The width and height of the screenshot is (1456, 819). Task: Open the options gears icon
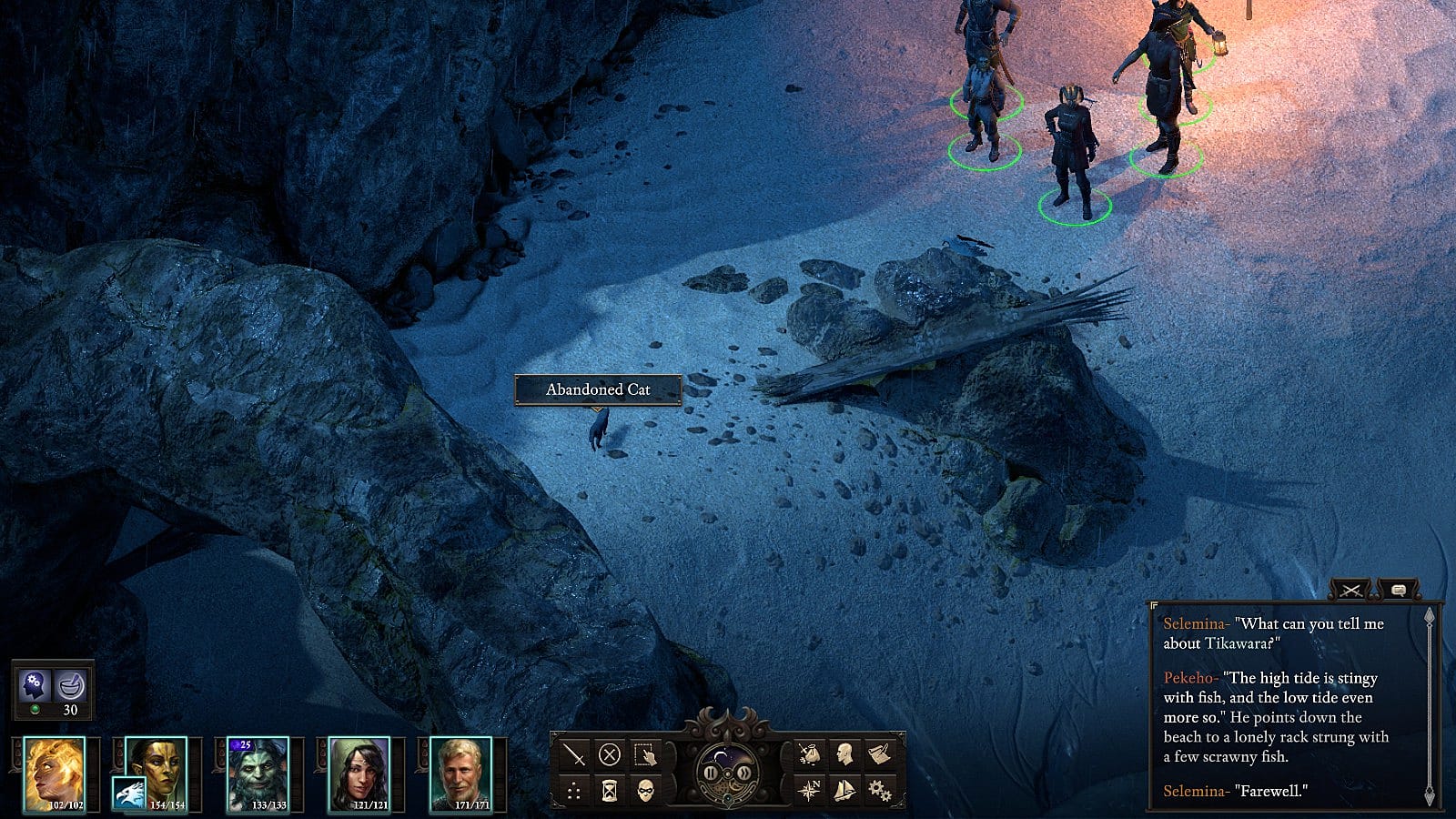[x=879, y=790]
